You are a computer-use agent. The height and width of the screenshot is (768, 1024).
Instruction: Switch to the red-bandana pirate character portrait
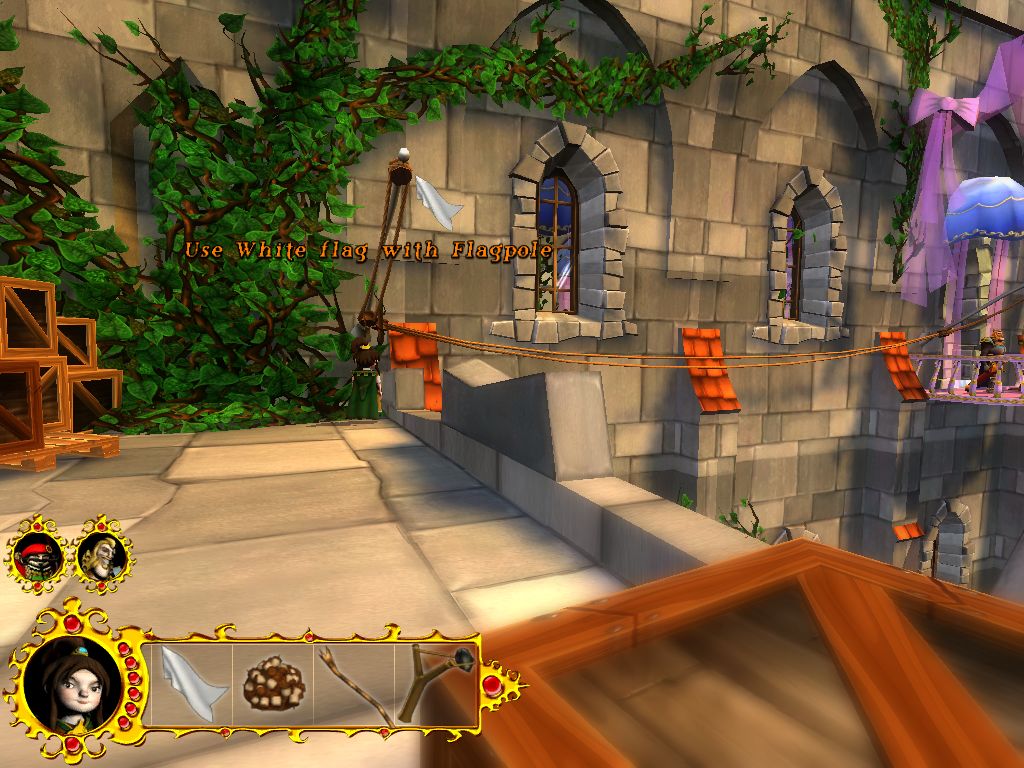pyautogui.click(x=38, y=555)
